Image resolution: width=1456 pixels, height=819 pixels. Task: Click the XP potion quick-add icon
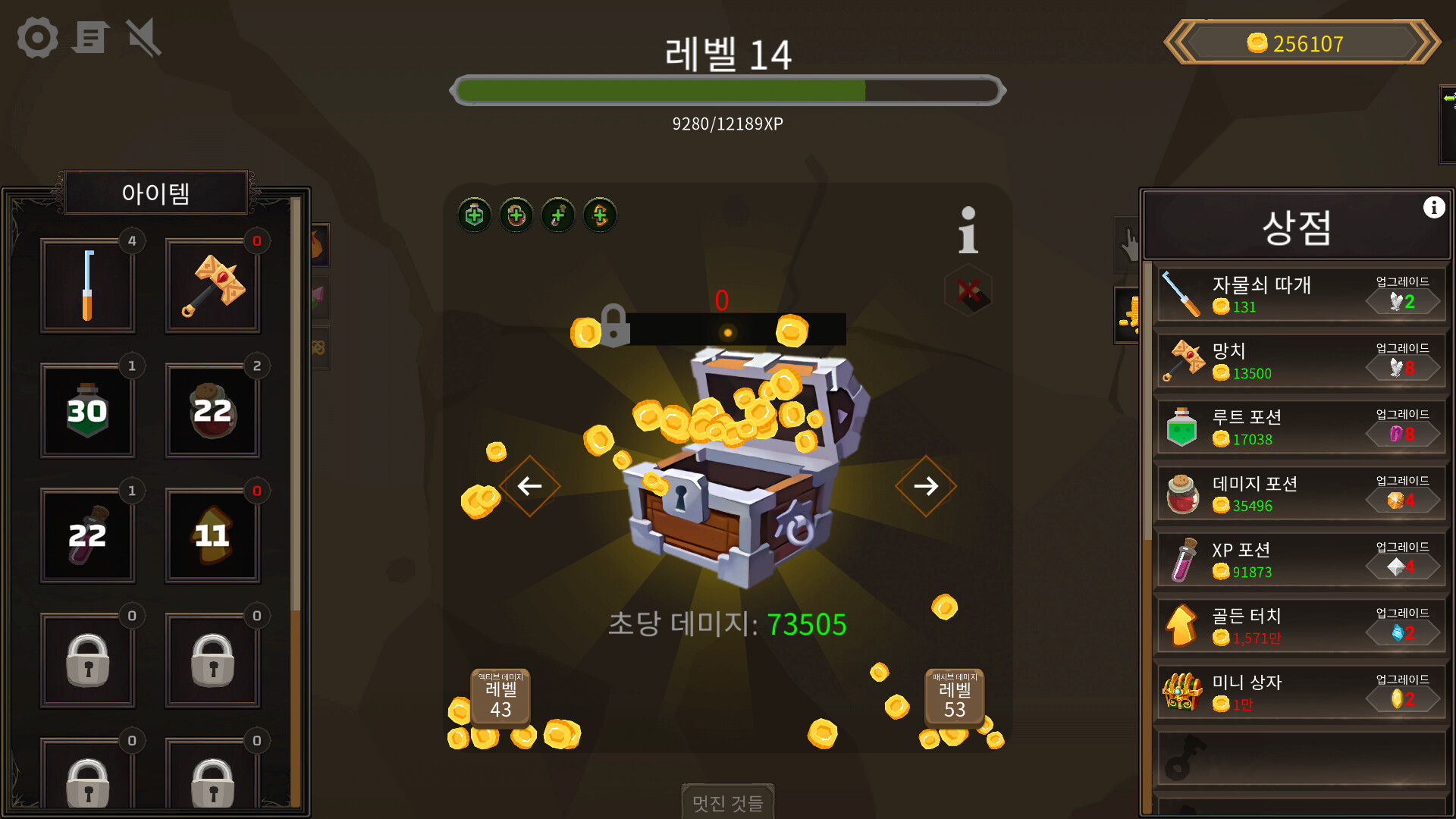[x=558, y=215]
